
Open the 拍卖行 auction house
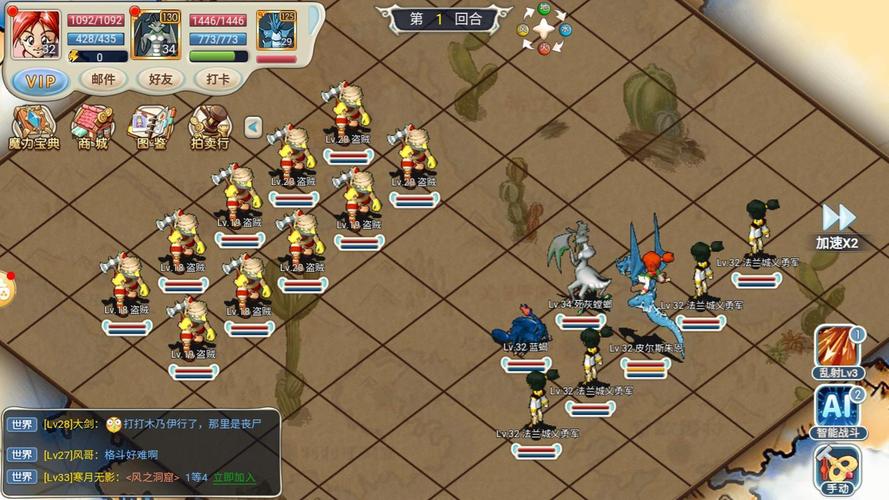click(210, 127)
